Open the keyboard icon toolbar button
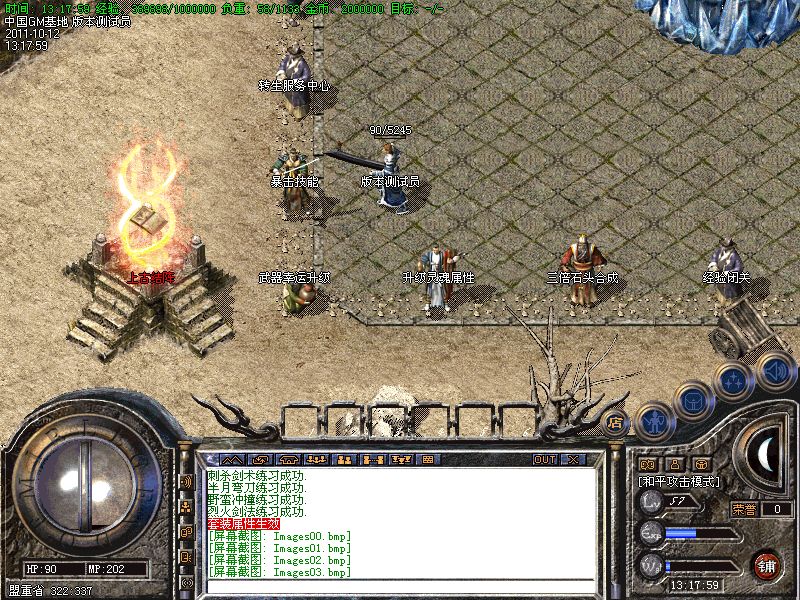Viewport: 800px width, 600px height. [x=428, y=459]
